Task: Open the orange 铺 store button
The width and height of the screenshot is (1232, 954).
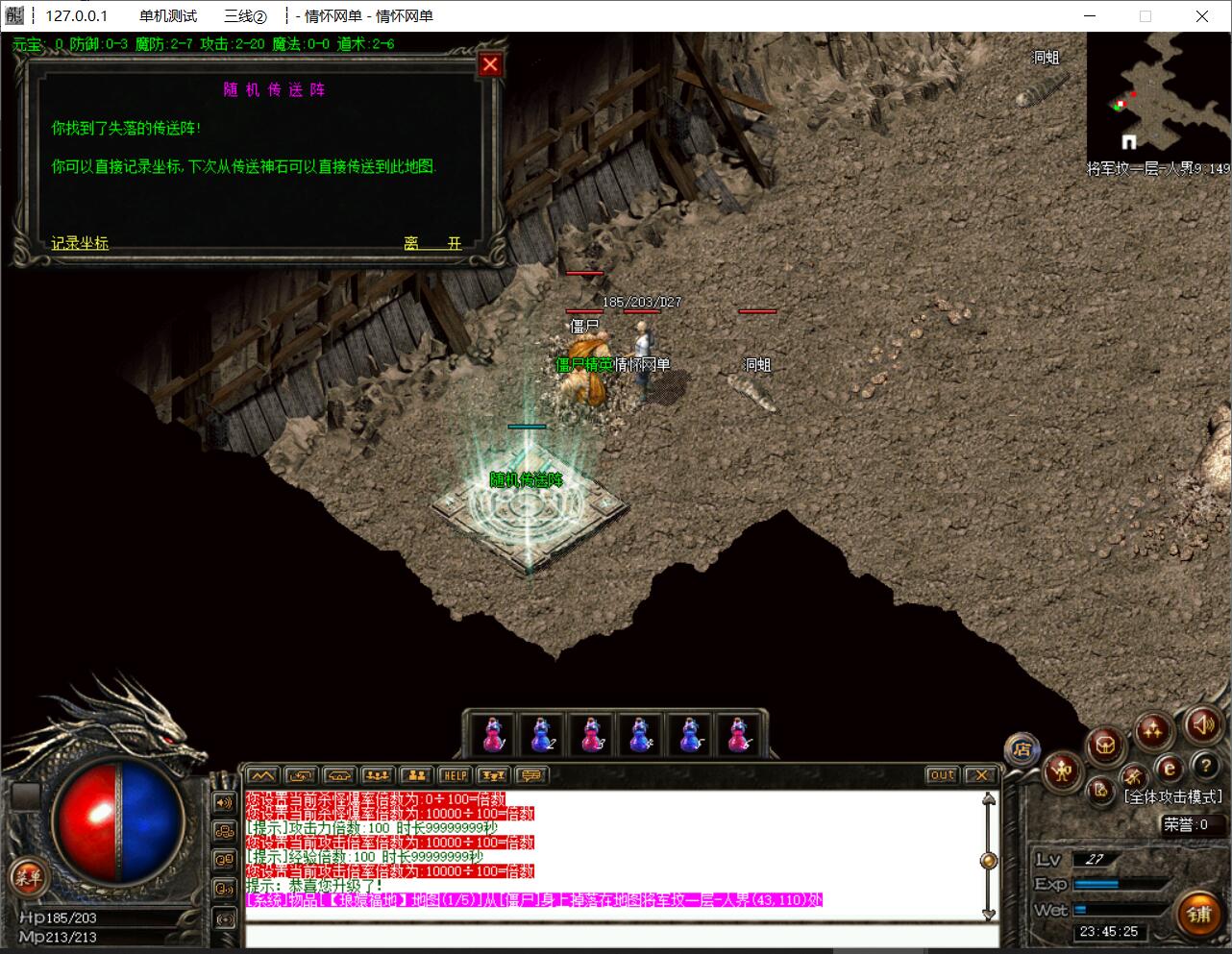Action: click(1200, 913)
